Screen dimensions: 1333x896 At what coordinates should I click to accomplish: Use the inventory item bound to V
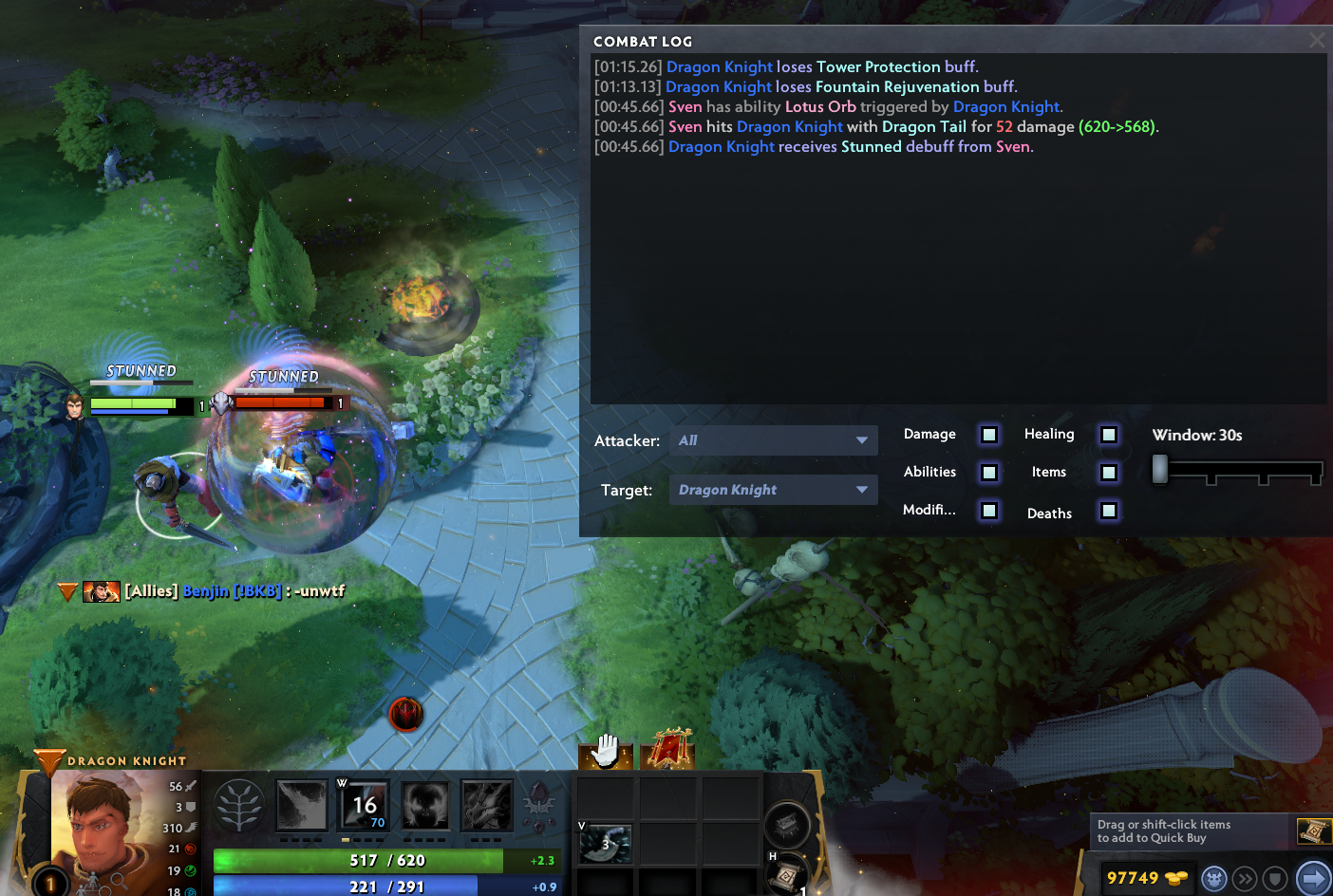[606, 844]
